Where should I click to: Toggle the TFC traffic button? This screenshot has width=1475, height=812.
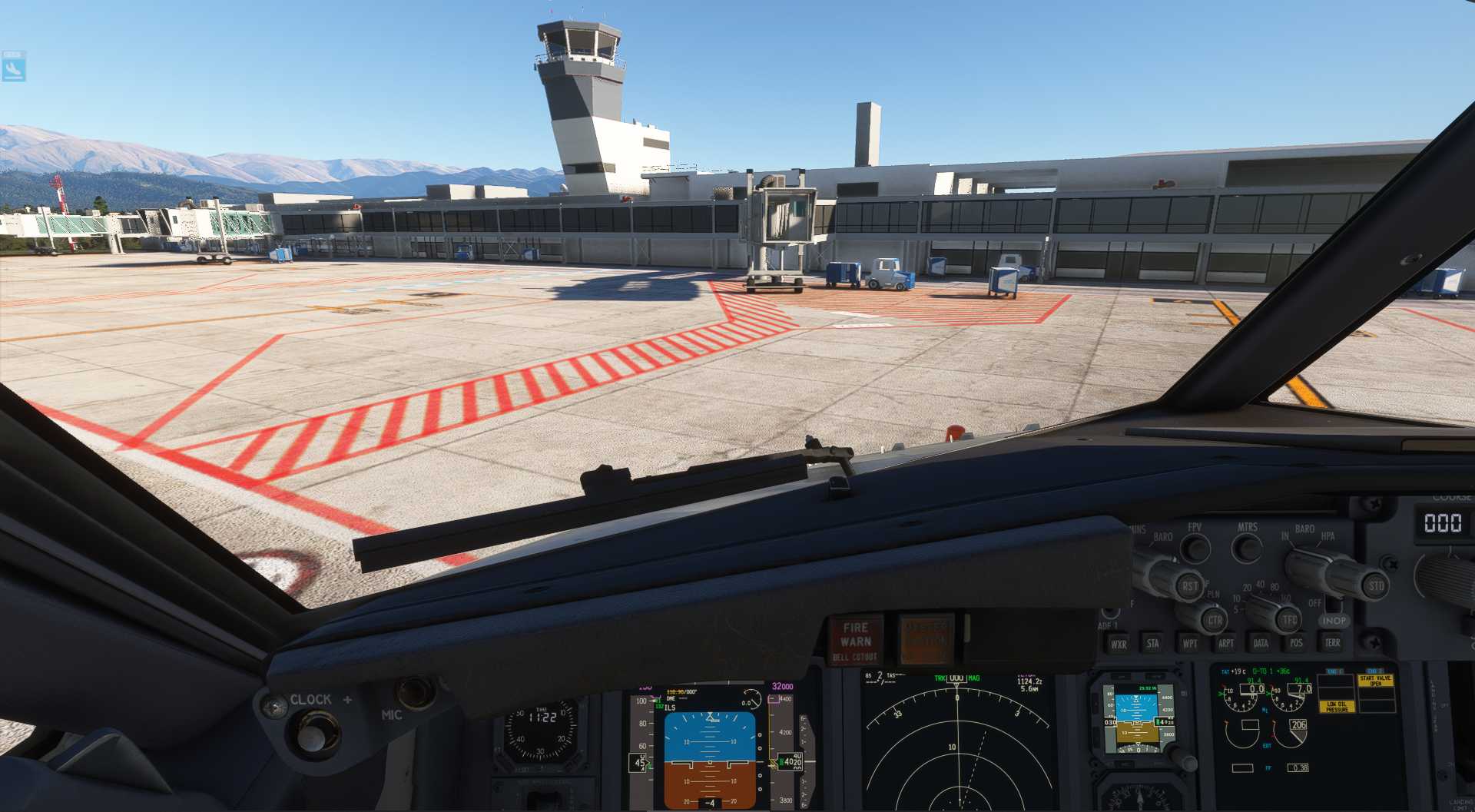point(1289,619)
